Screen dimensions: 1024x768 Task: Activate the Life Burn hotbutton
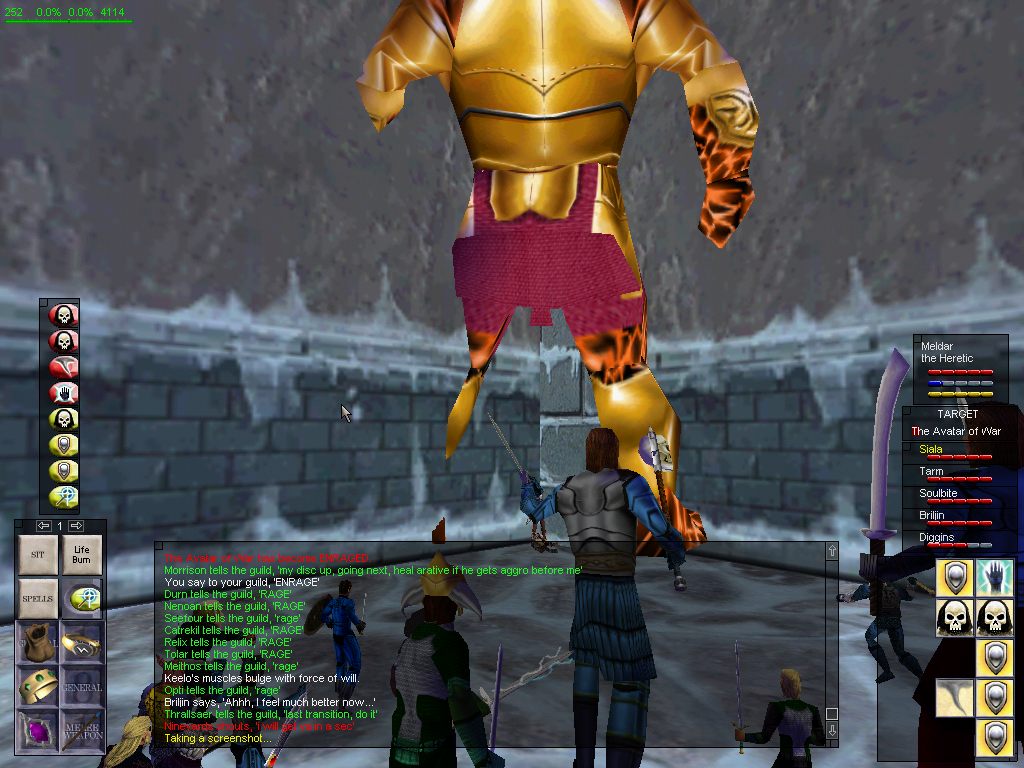point(81,553)
